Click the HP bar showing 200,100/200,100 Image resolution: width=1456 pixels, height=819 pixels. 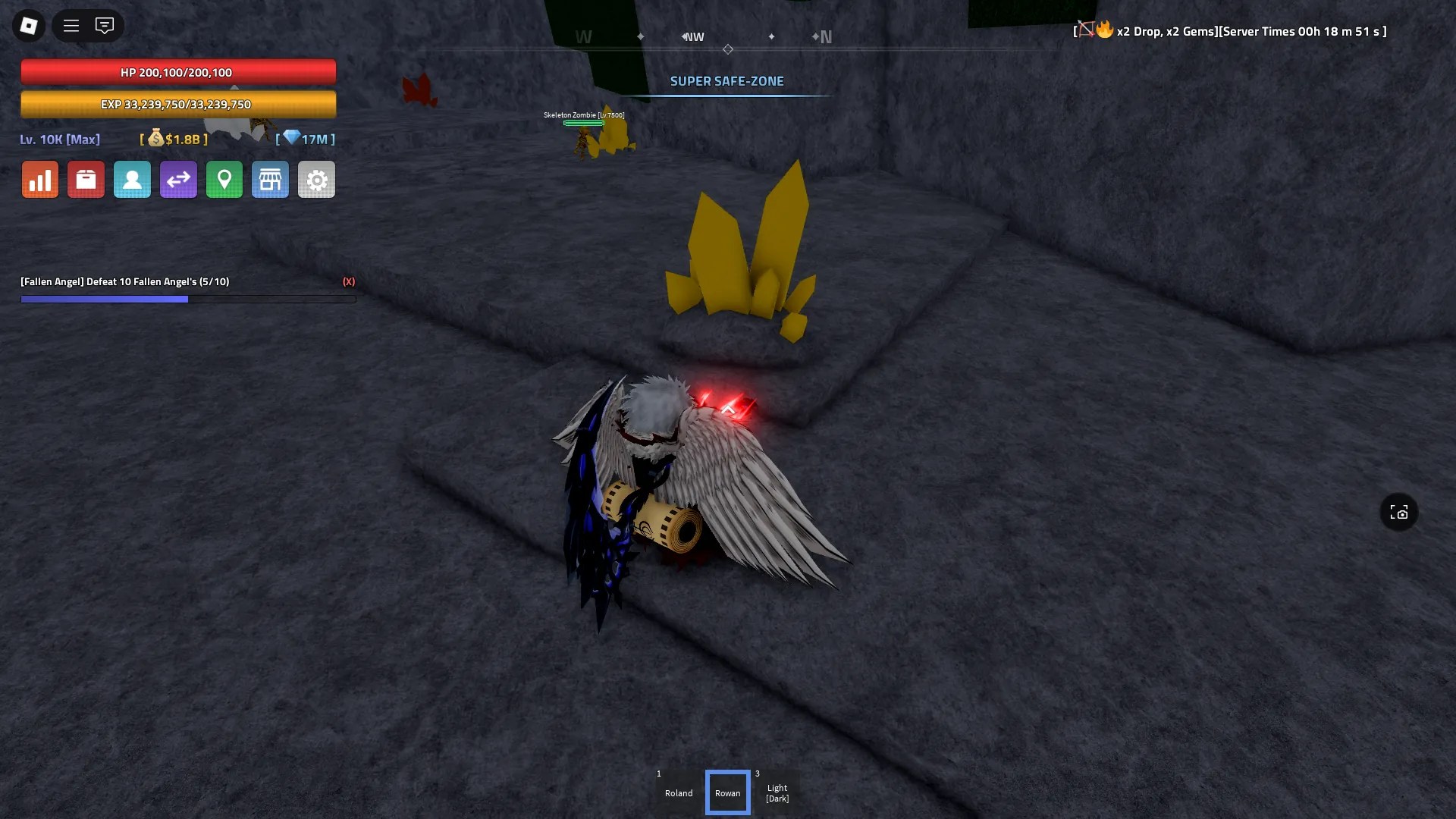[178, 72]
